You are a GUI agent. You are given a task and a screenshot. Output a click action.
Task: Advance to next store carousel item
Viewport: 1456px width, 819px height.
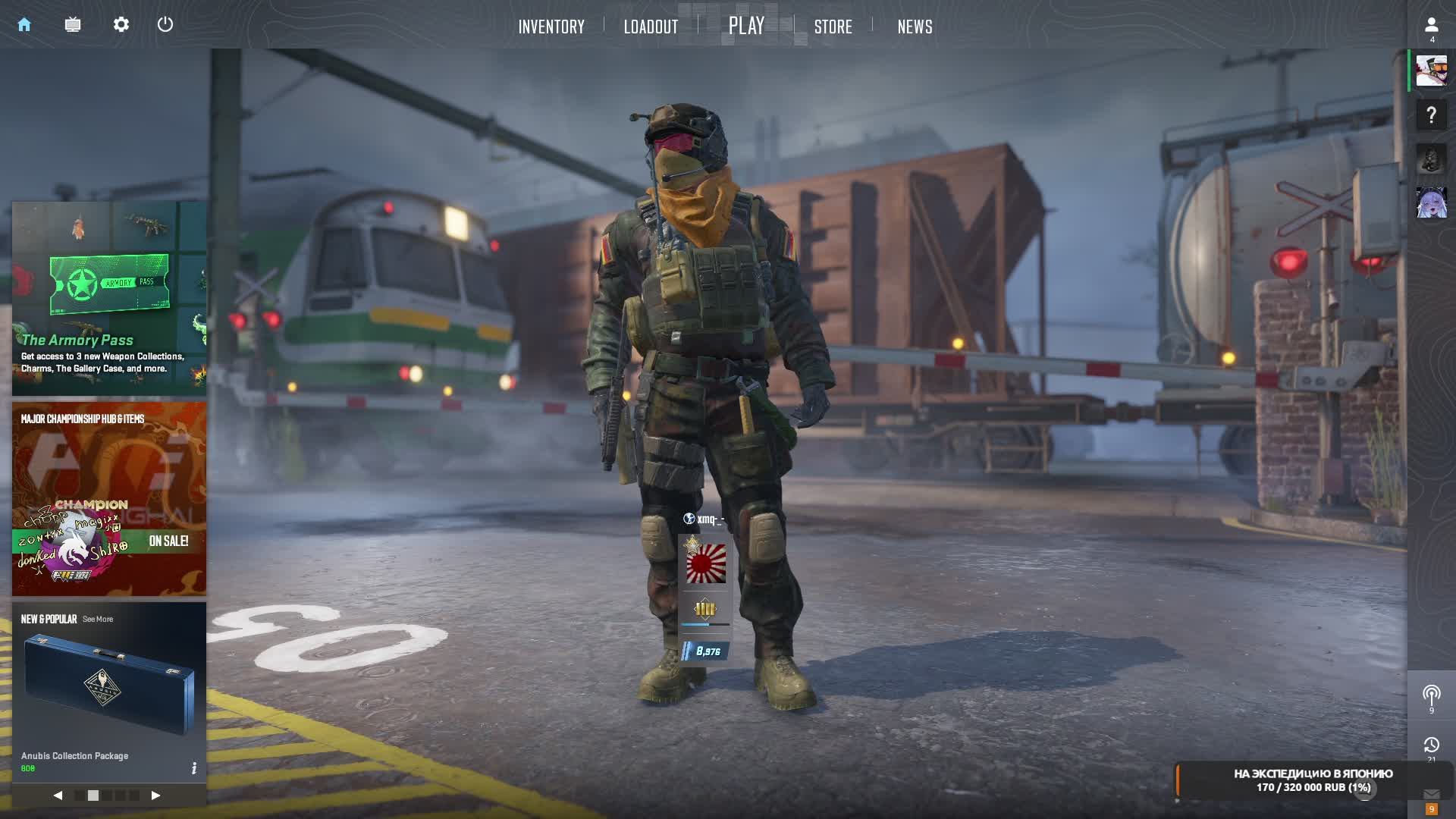[x=155, y=795]
